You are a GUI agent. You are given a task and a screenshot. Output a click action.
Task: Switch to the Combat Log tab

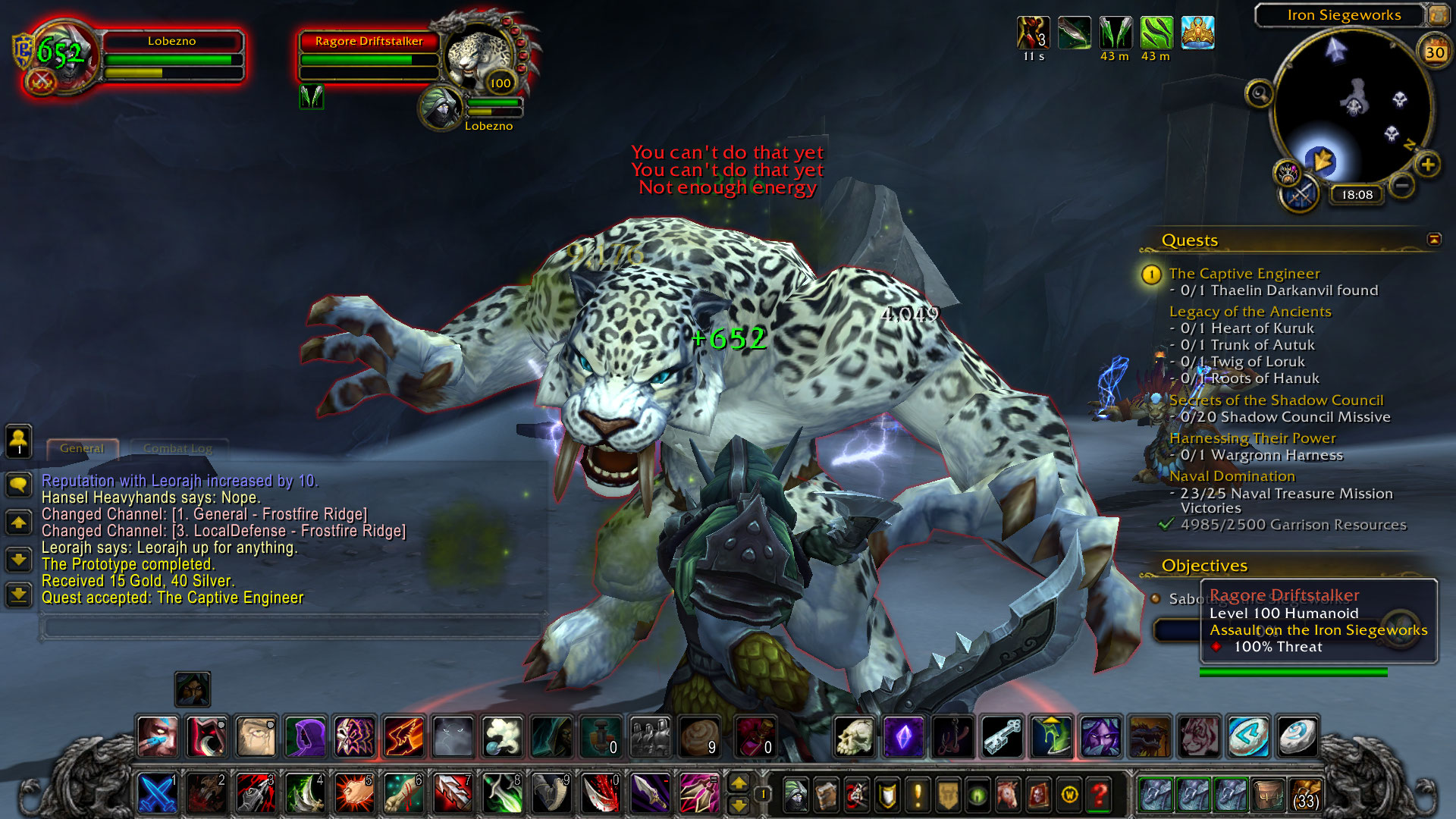(x=177, y=448)
